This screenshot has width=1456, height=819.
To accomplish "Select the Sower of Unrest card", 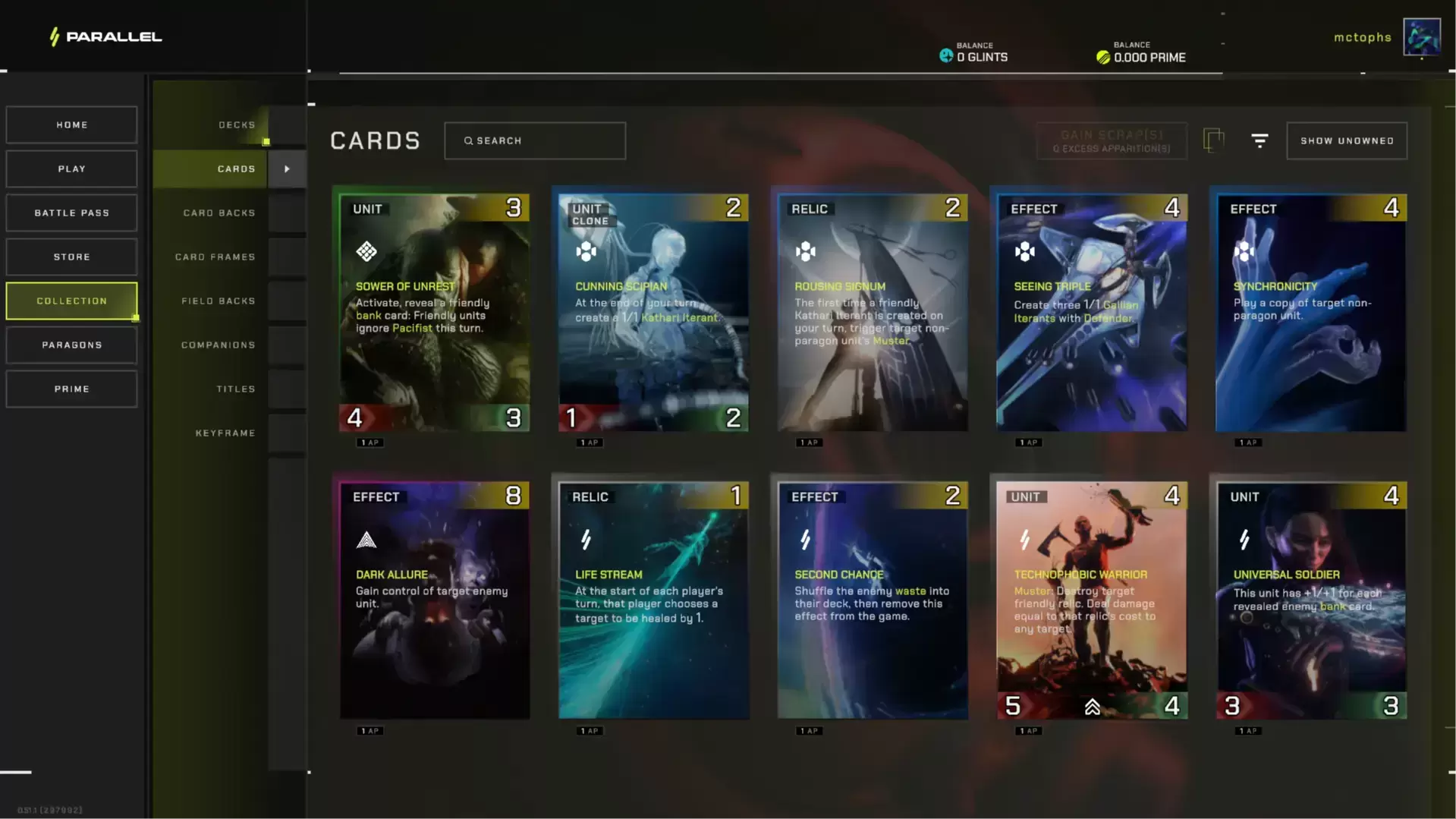I will [x=434, y=312].
